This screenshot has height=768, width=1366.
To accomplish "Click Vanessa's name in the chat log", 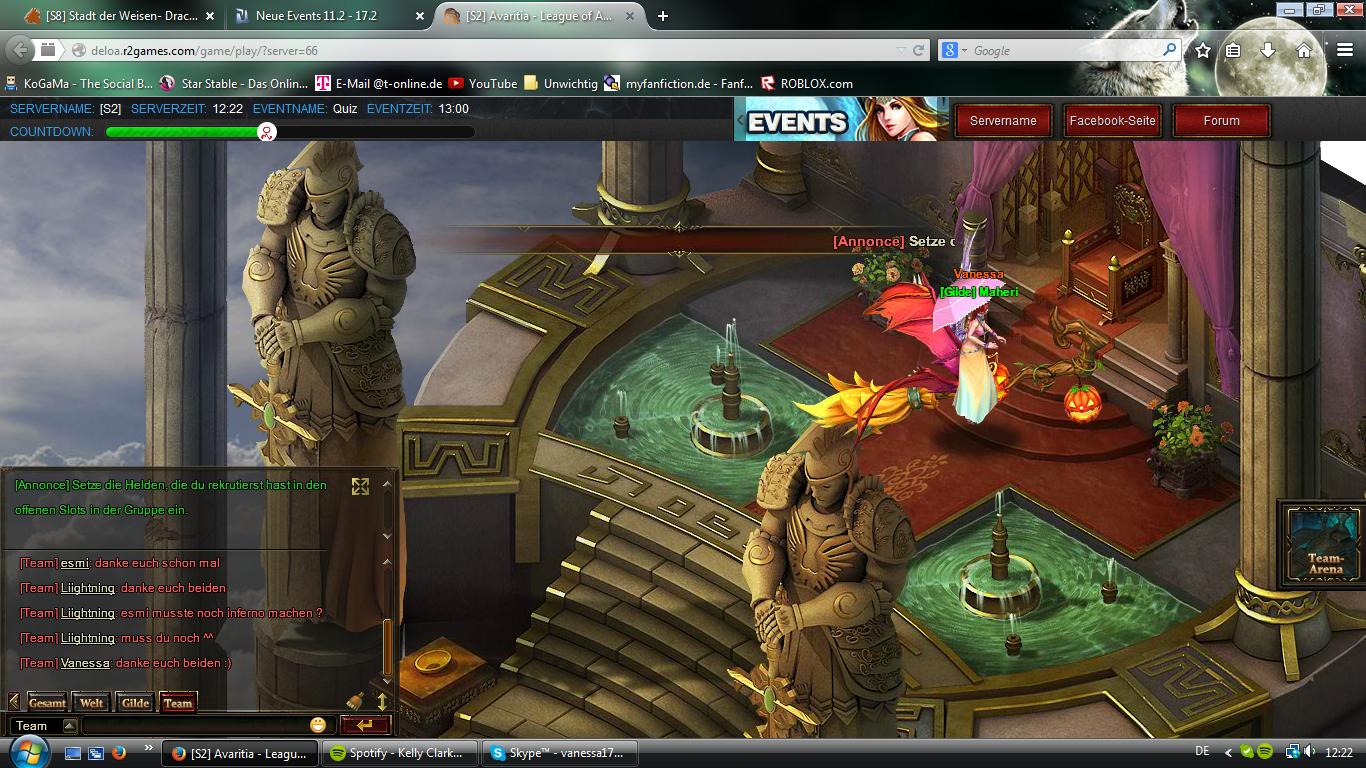I will (x=84, y=663).
